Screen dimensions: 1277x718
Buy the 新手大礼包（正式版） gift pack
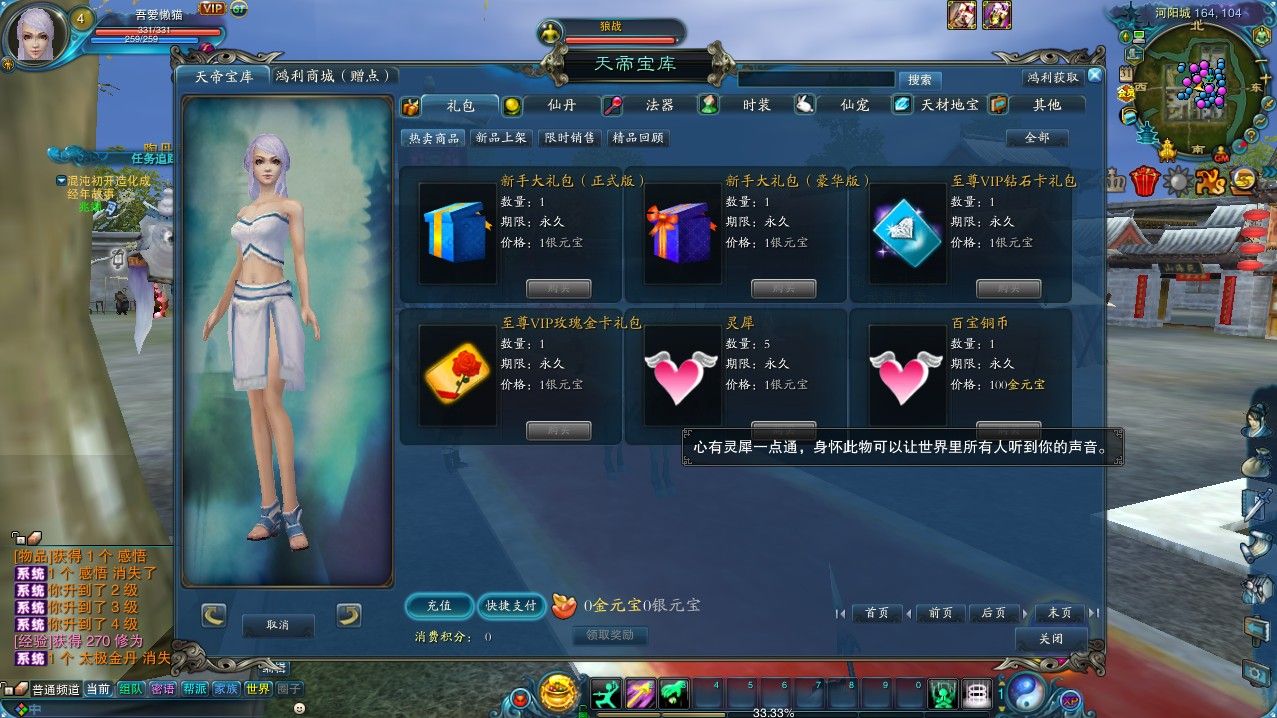click(558, 289)
